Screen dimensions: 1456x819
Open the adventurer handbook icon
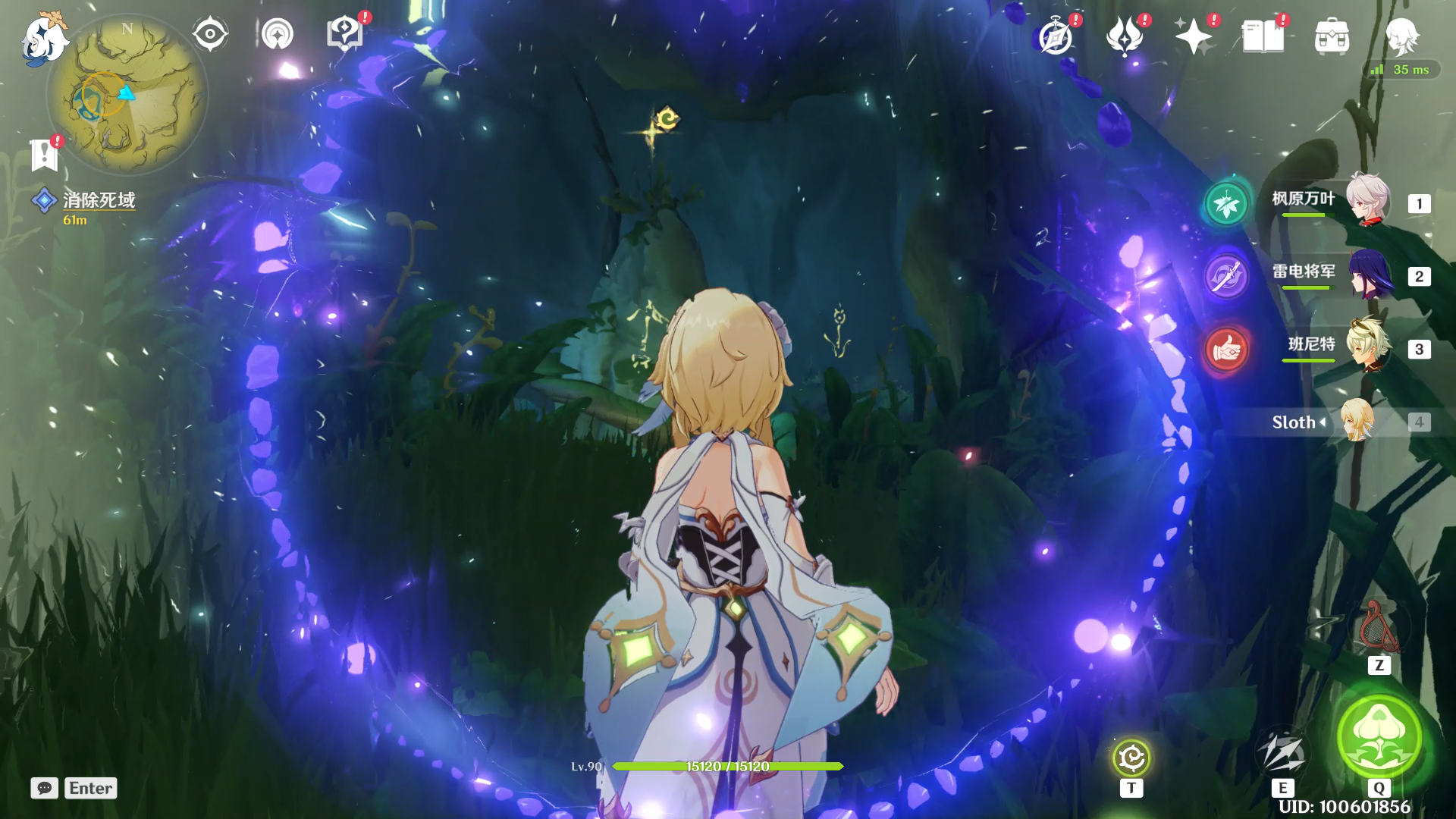pos(1263,36)
